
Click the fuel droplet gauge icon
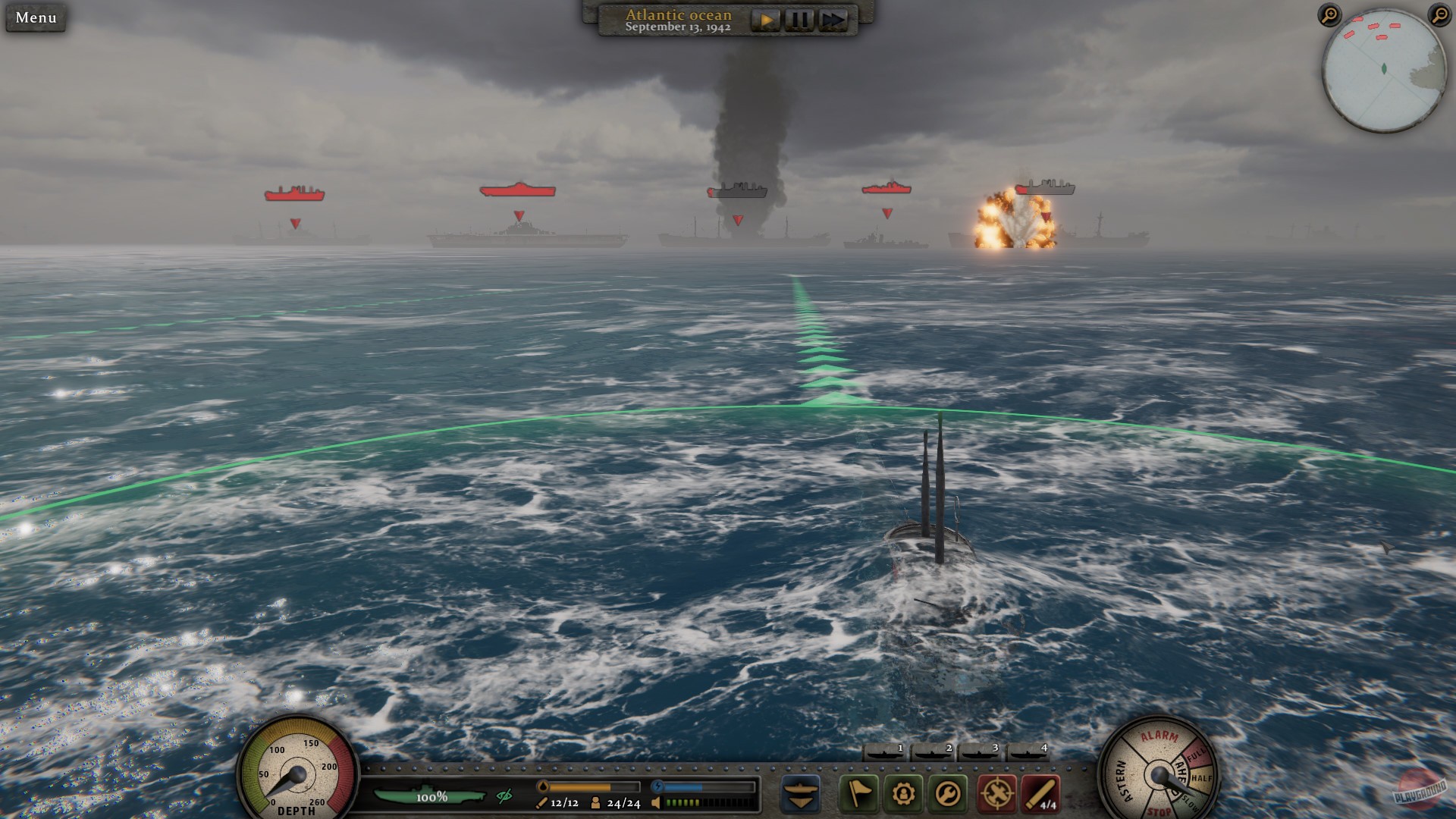click(543, 786)
